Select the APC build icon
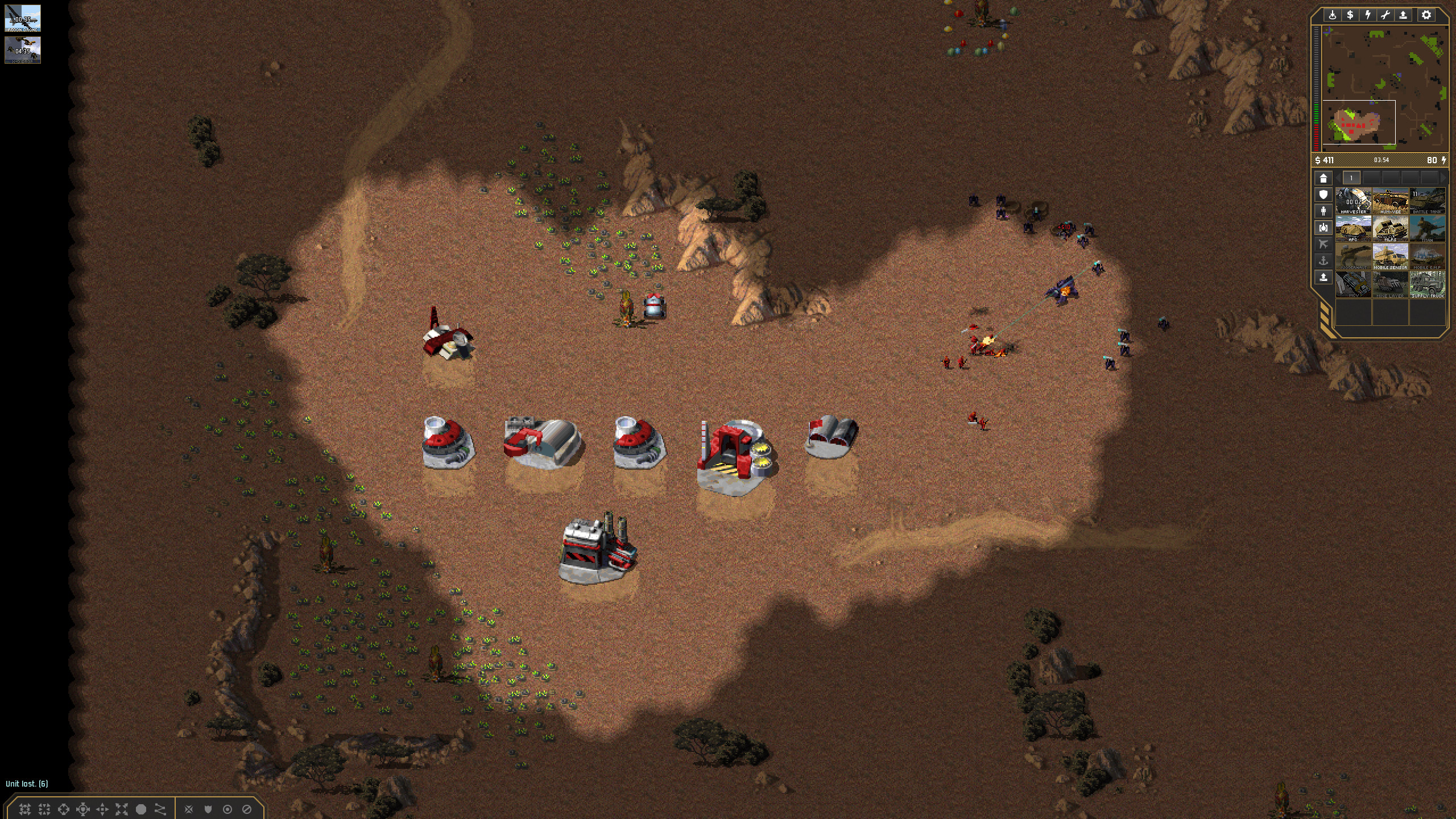The image size is (1456, 819). pyautogui.click(x=1353, y=229)
